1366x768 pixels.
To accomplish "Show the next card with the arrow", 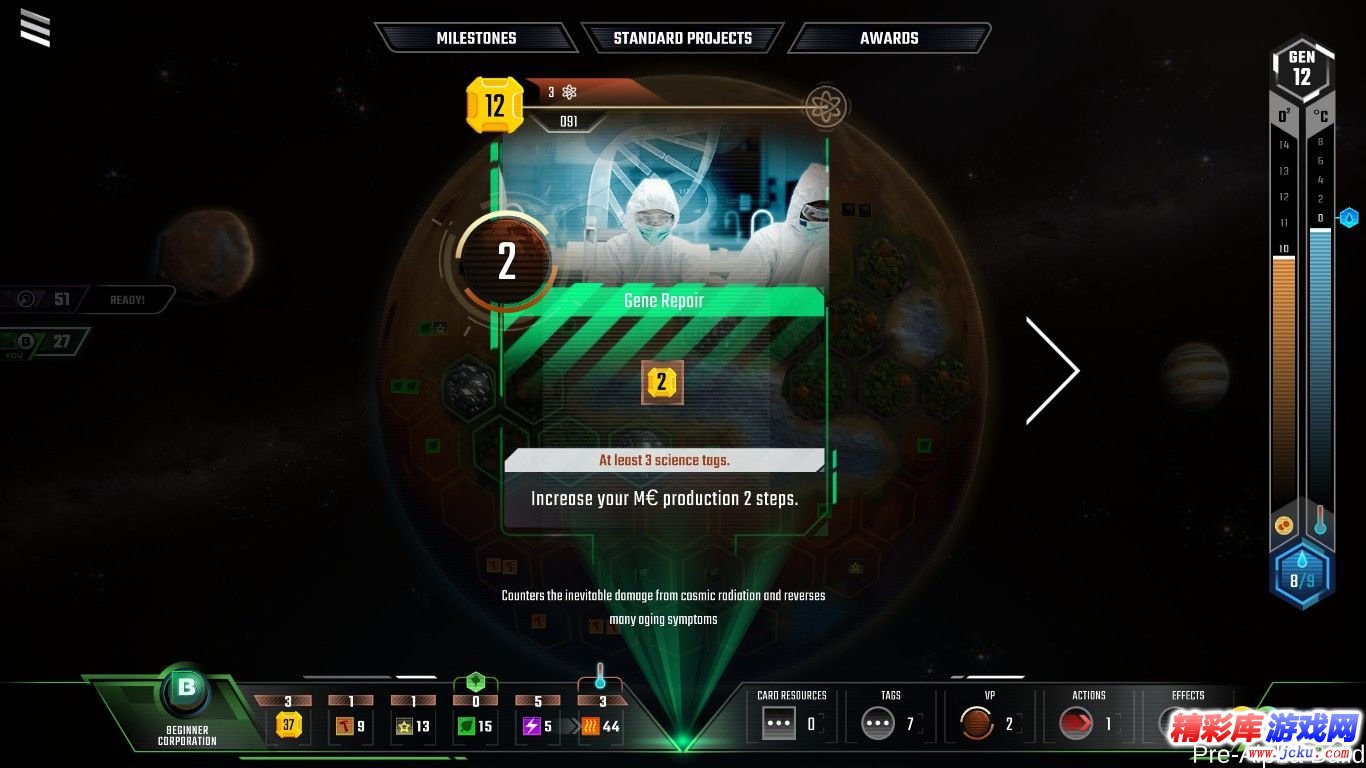I will 1052,371.
